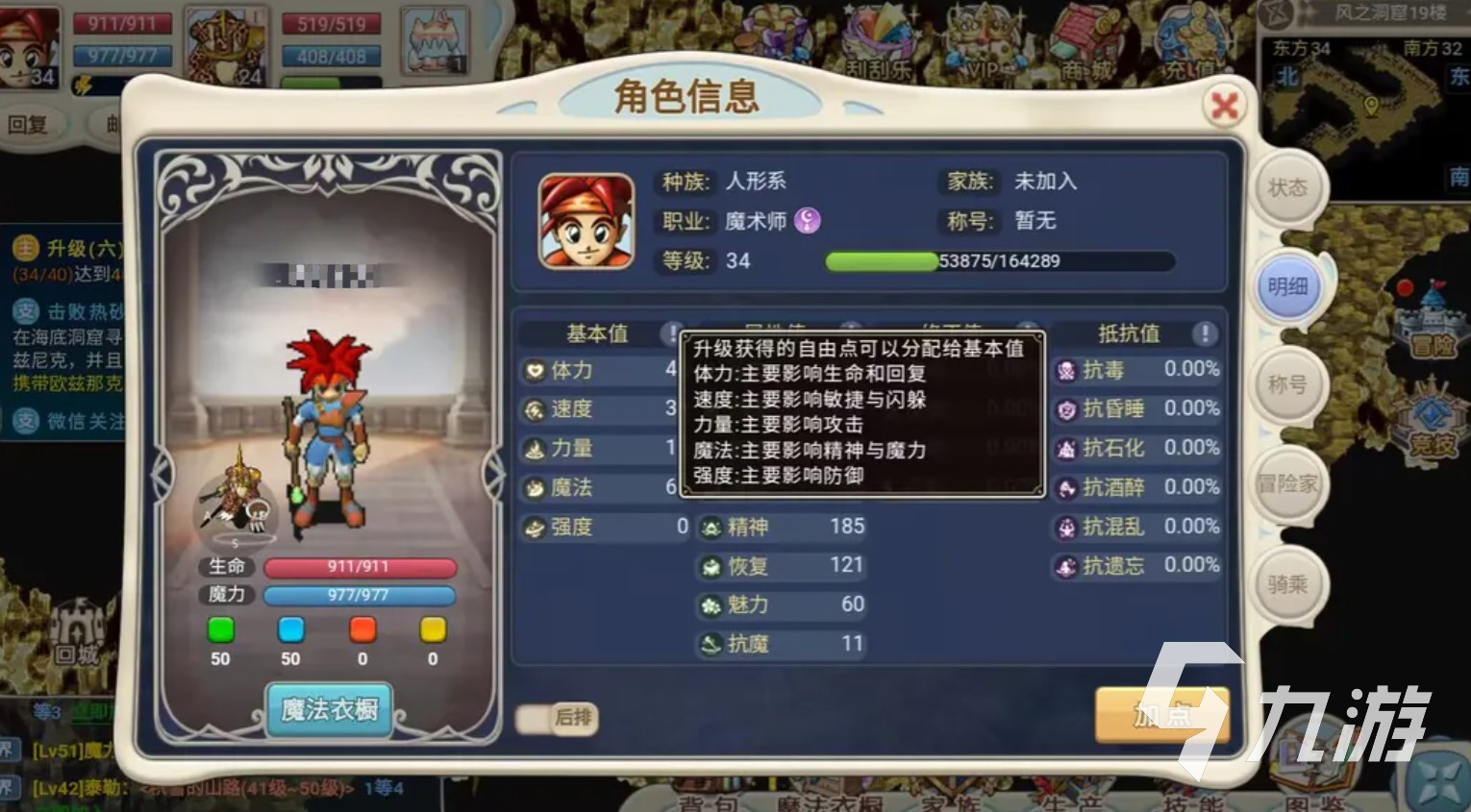Click the 回复 recovery icon on the left
Image resolution: width=1471 pixels, height=812 pixels.
point(34,126)
